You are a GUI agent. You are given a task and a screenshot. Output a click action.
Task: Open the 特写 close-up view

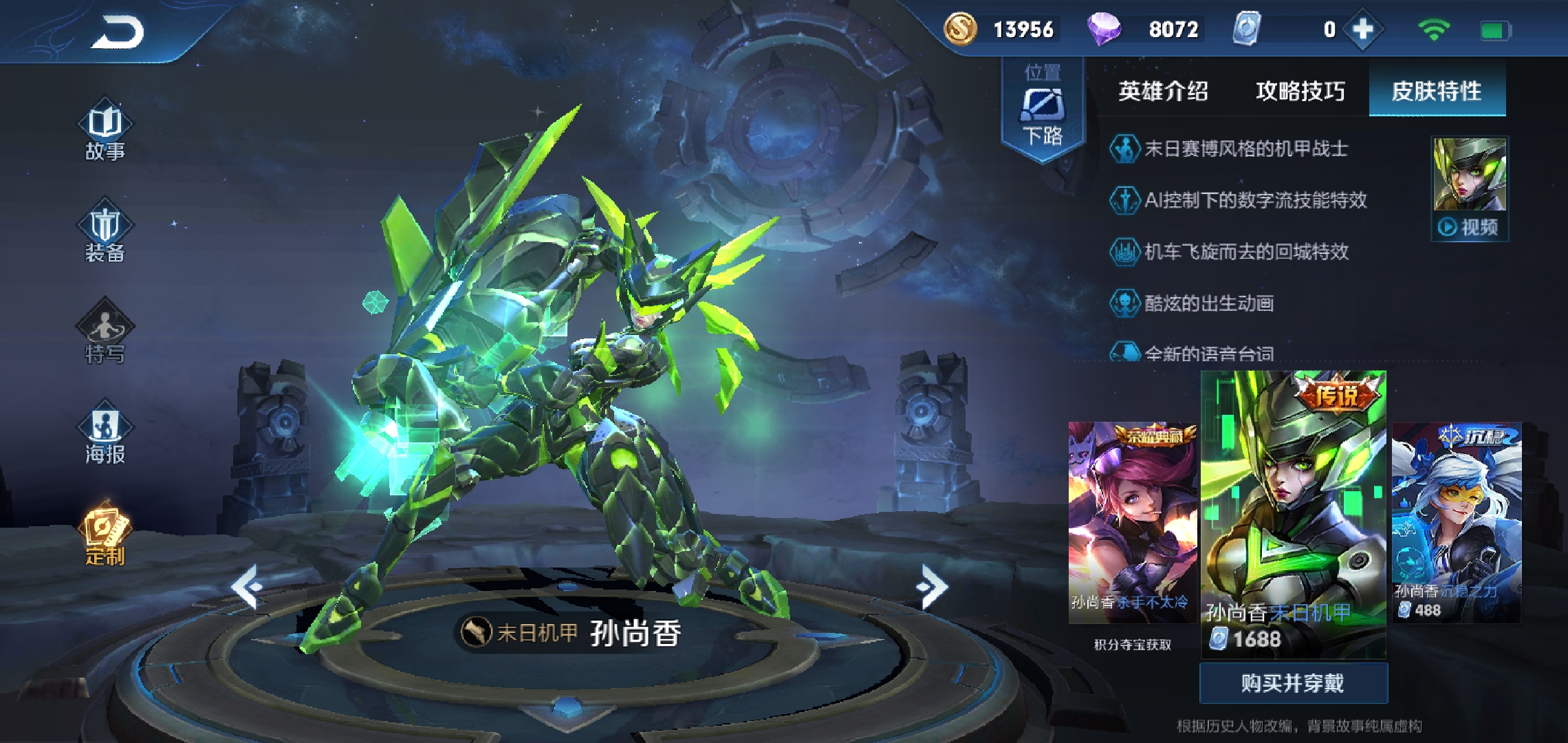105,334
